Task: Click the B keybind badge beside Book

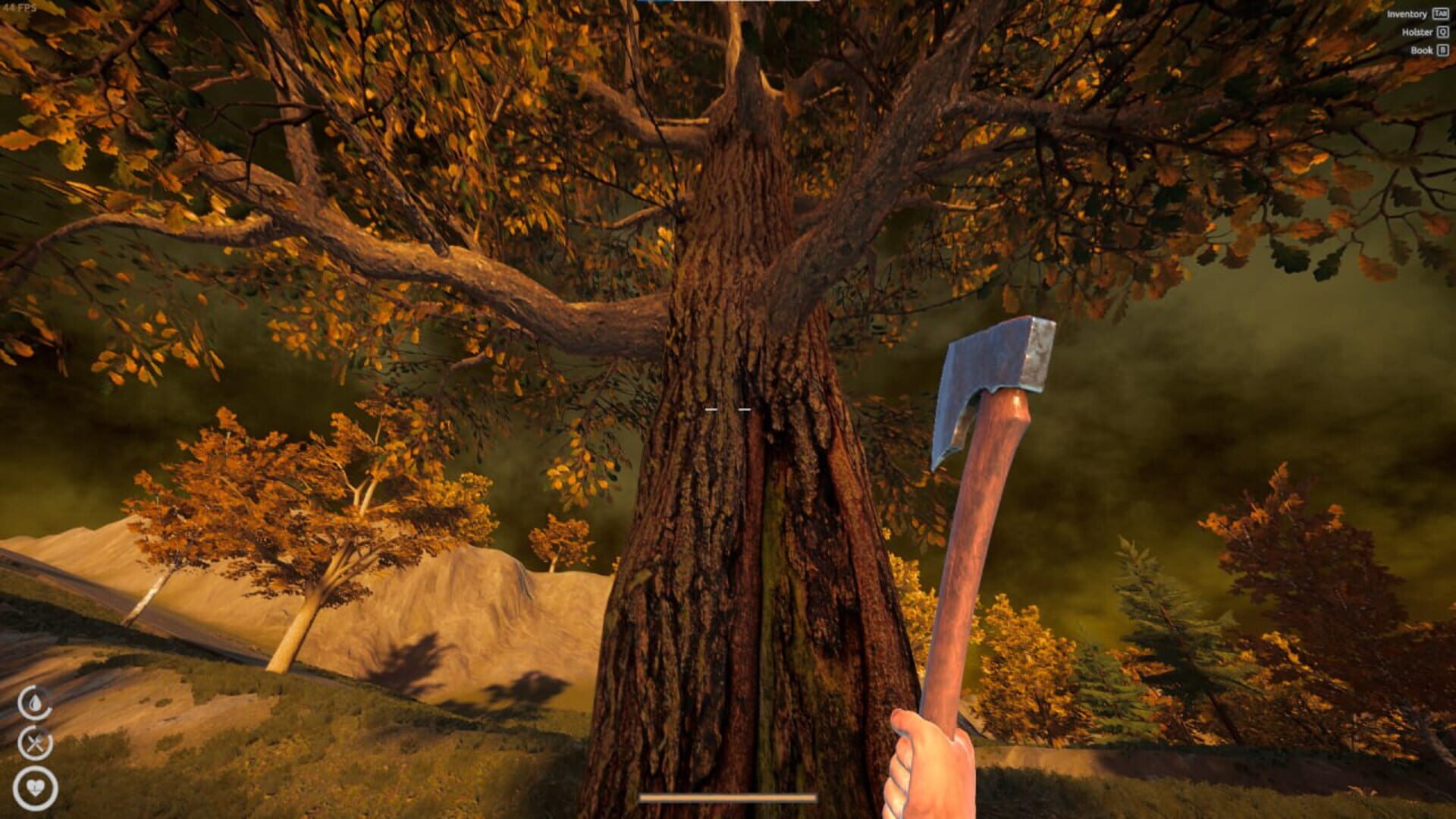Action: [1442, 51]
